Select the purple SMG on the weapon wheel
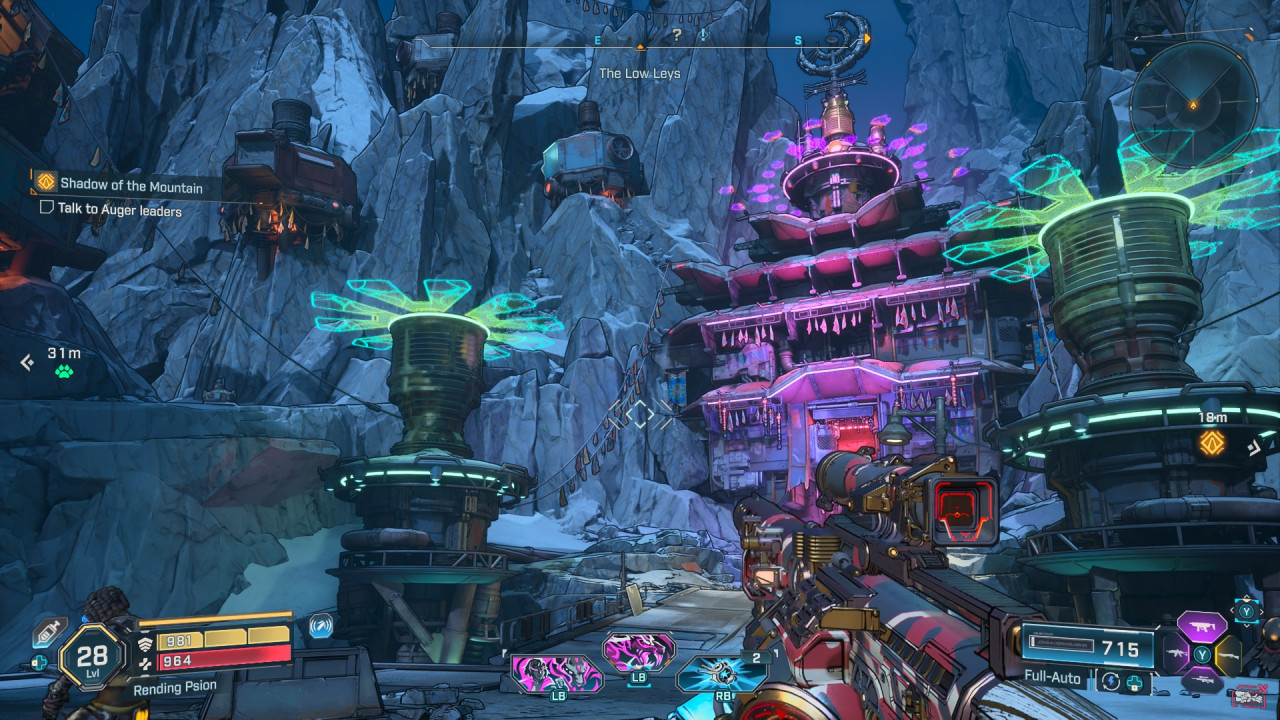 pyautogui.click(x=1201, y=627)
